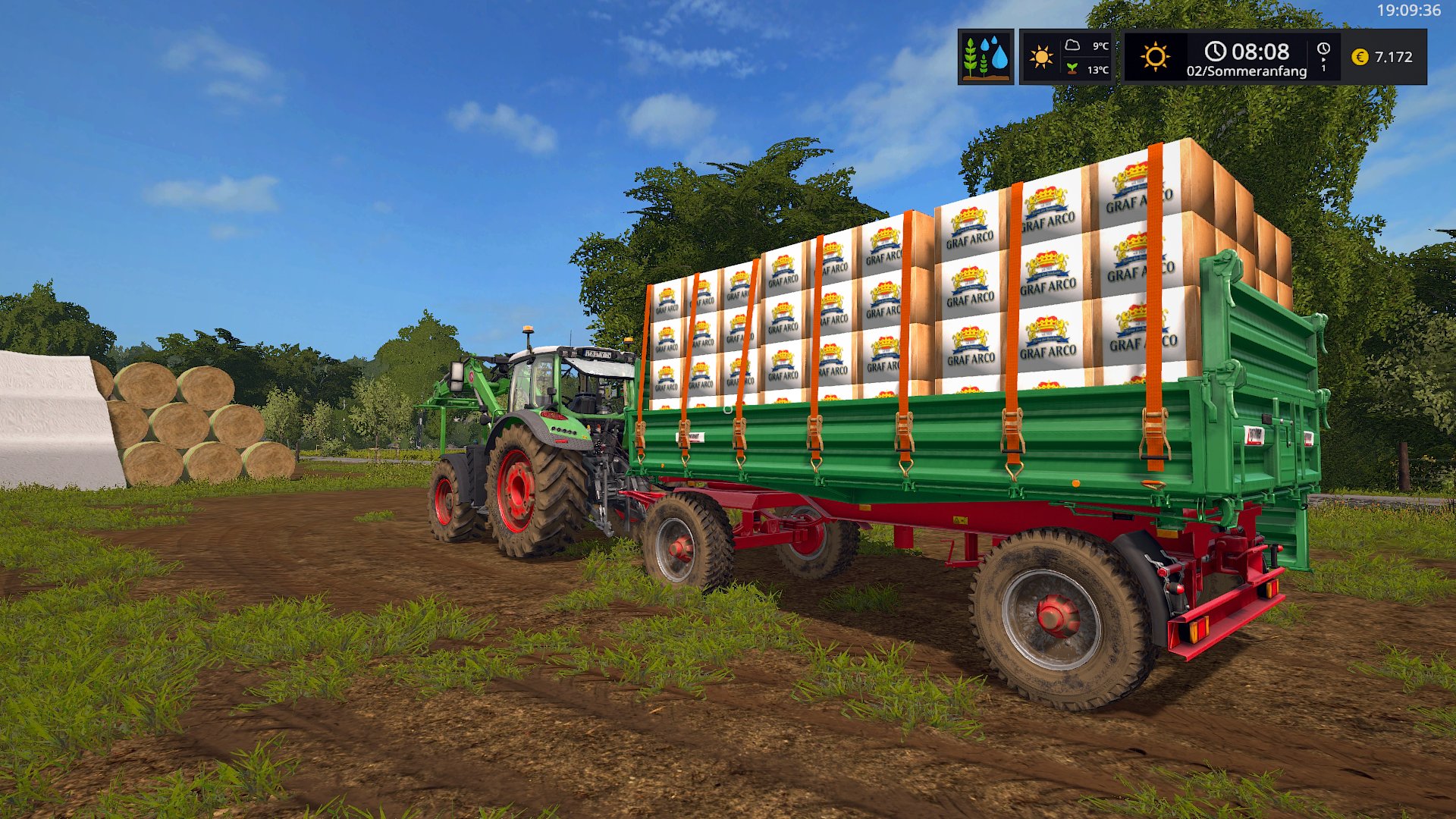This screenshot has height=819, width=1456.
Task: Click the crop and water droplets icon
Action: (985, 57)
